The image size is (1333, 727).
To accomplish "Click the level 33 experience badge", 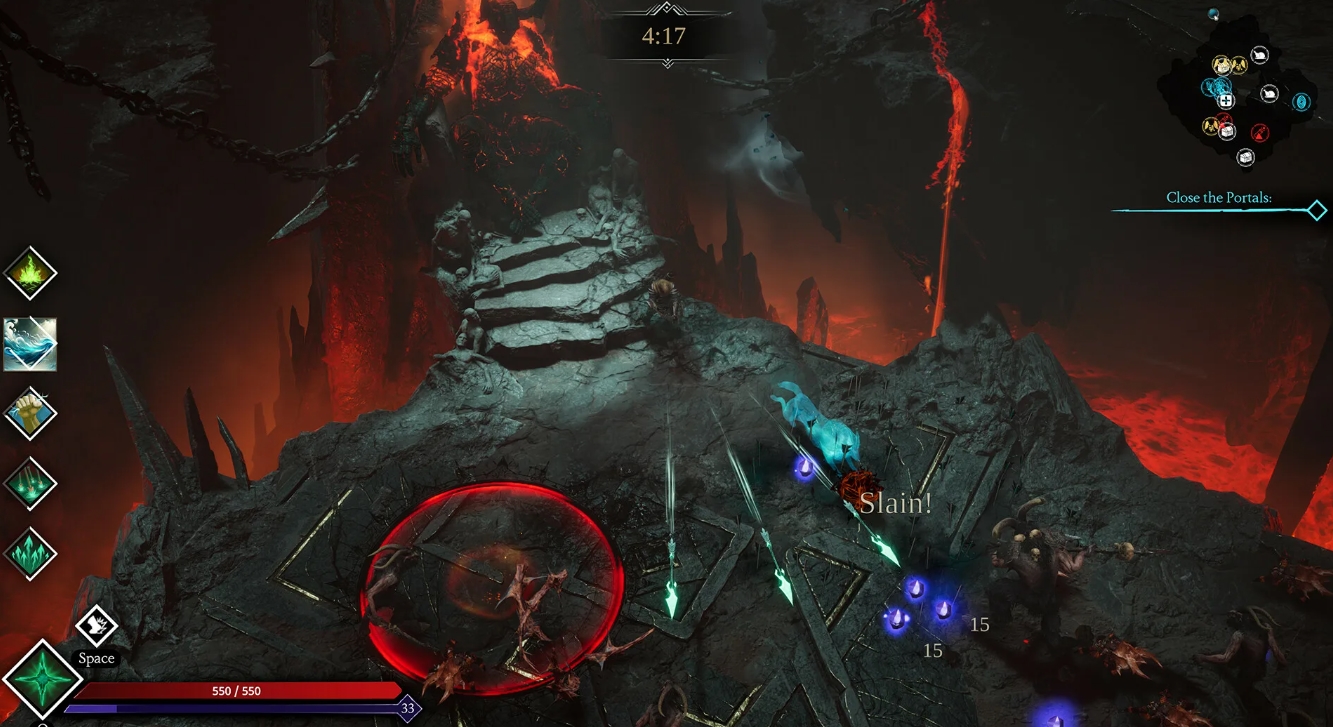I will [x=404, y=707].
